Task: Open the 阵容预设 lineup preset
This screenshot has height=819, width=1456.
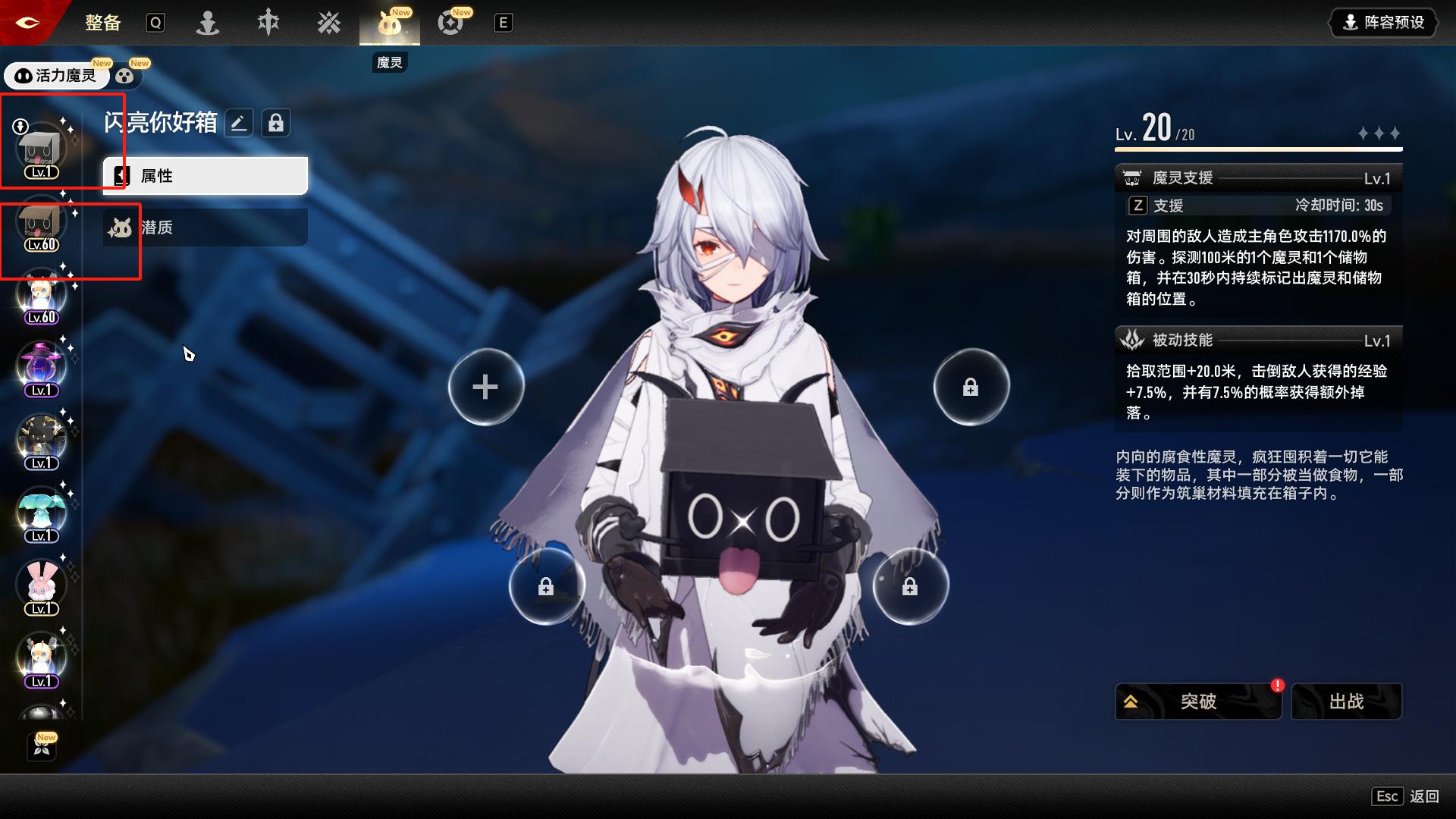Action: coord(1384,23)
